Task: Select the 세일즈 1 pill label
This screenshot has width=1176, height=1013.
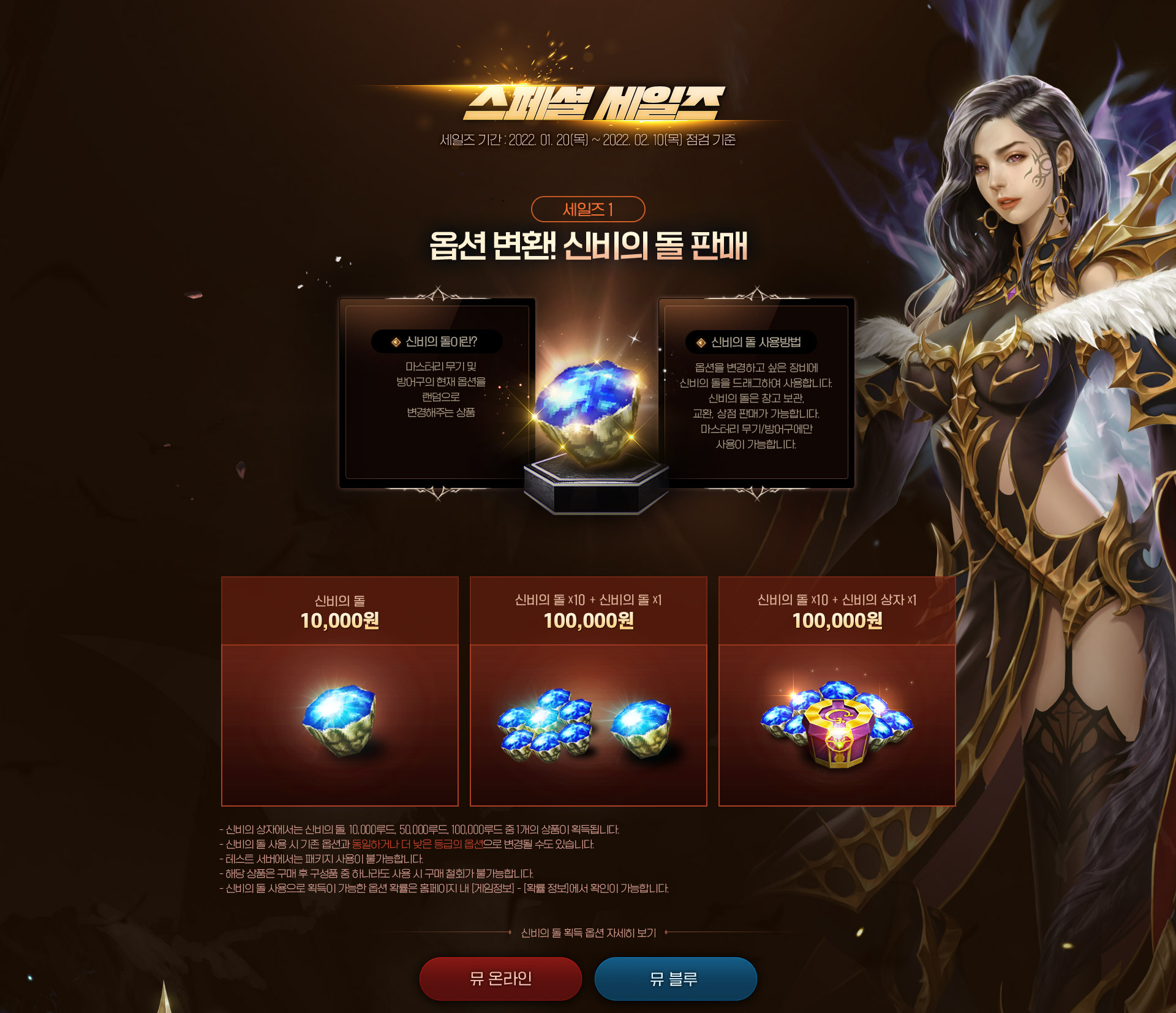Action: 588,209
